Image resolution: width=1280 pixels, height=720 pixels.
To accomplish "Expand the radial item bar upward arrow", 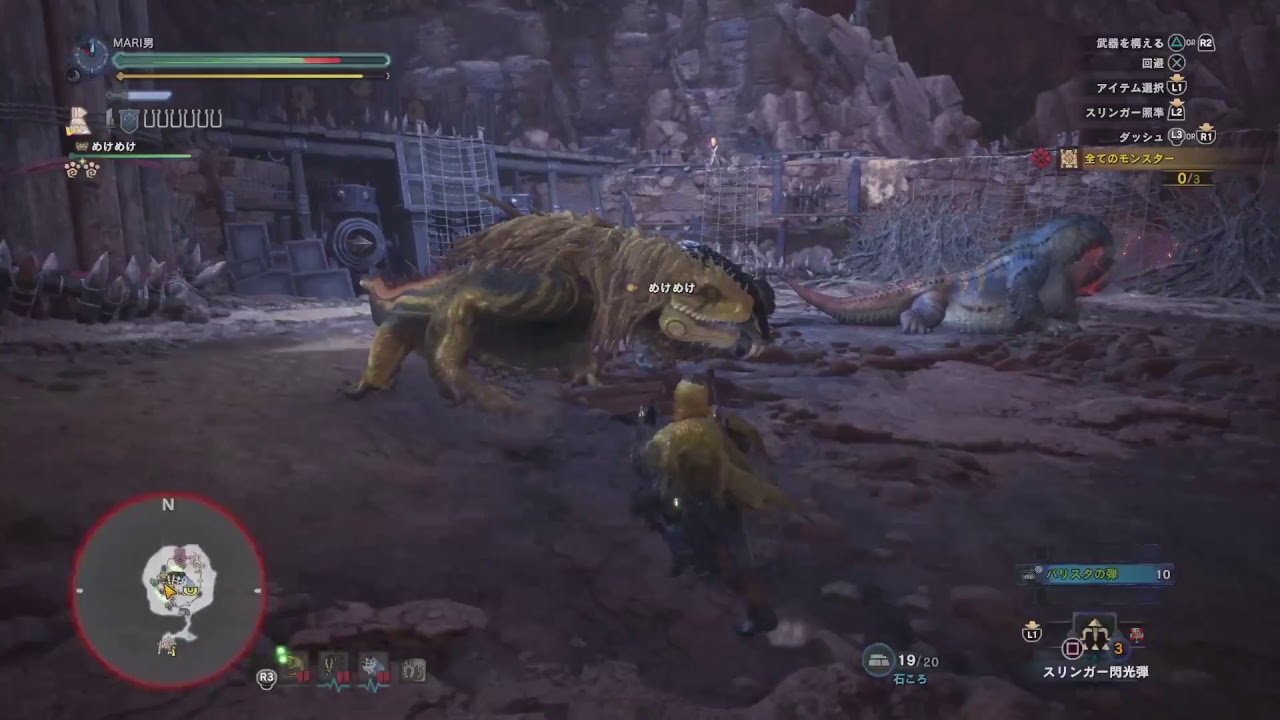I will coord(1095,623).
